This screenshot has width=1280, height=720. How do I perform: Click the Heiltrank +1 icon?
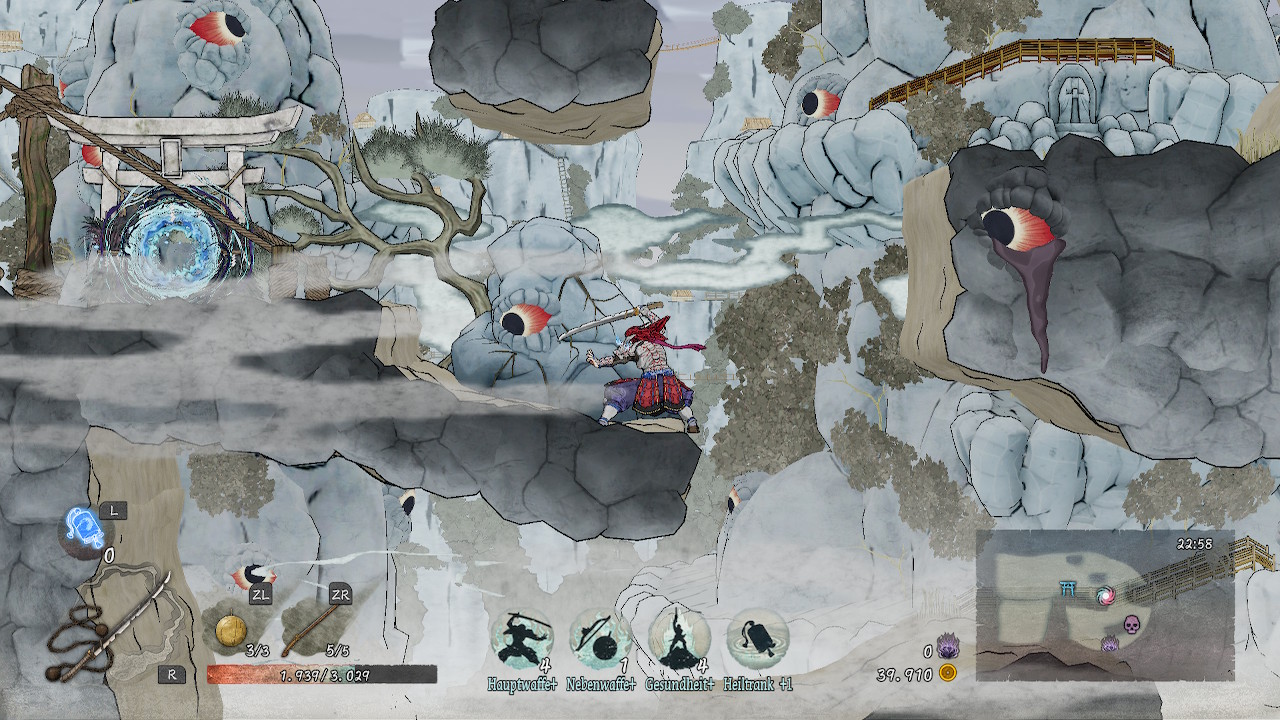(x=757, y=639)
